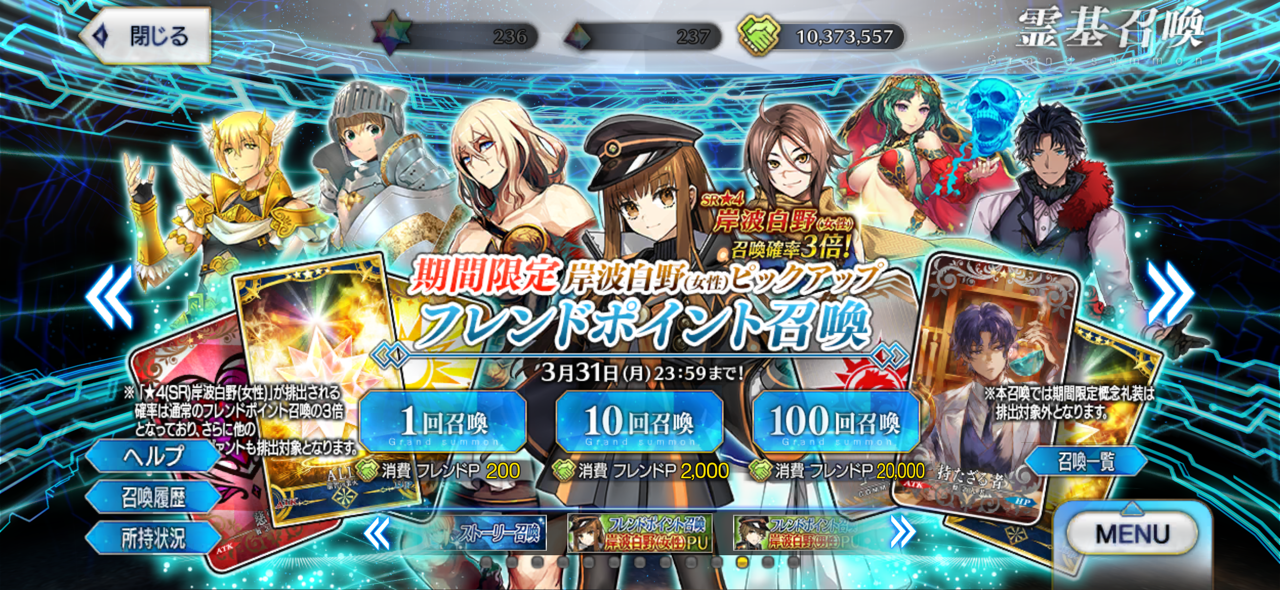Image resolution: width=1280 pixels, height=590 pixels.
Task: Go to previous summon banner with large left arrow
Action: (x=108, y=295)
